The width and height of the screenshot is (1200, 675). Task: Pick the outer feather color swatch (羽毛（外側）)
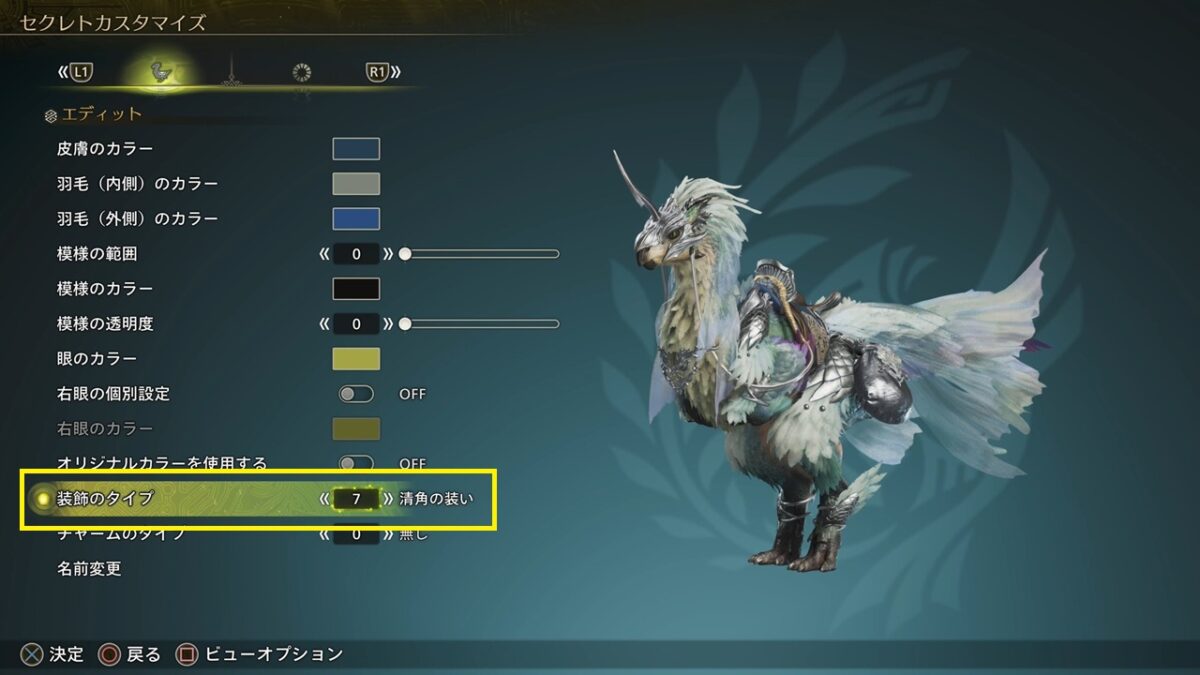(356, 219)
